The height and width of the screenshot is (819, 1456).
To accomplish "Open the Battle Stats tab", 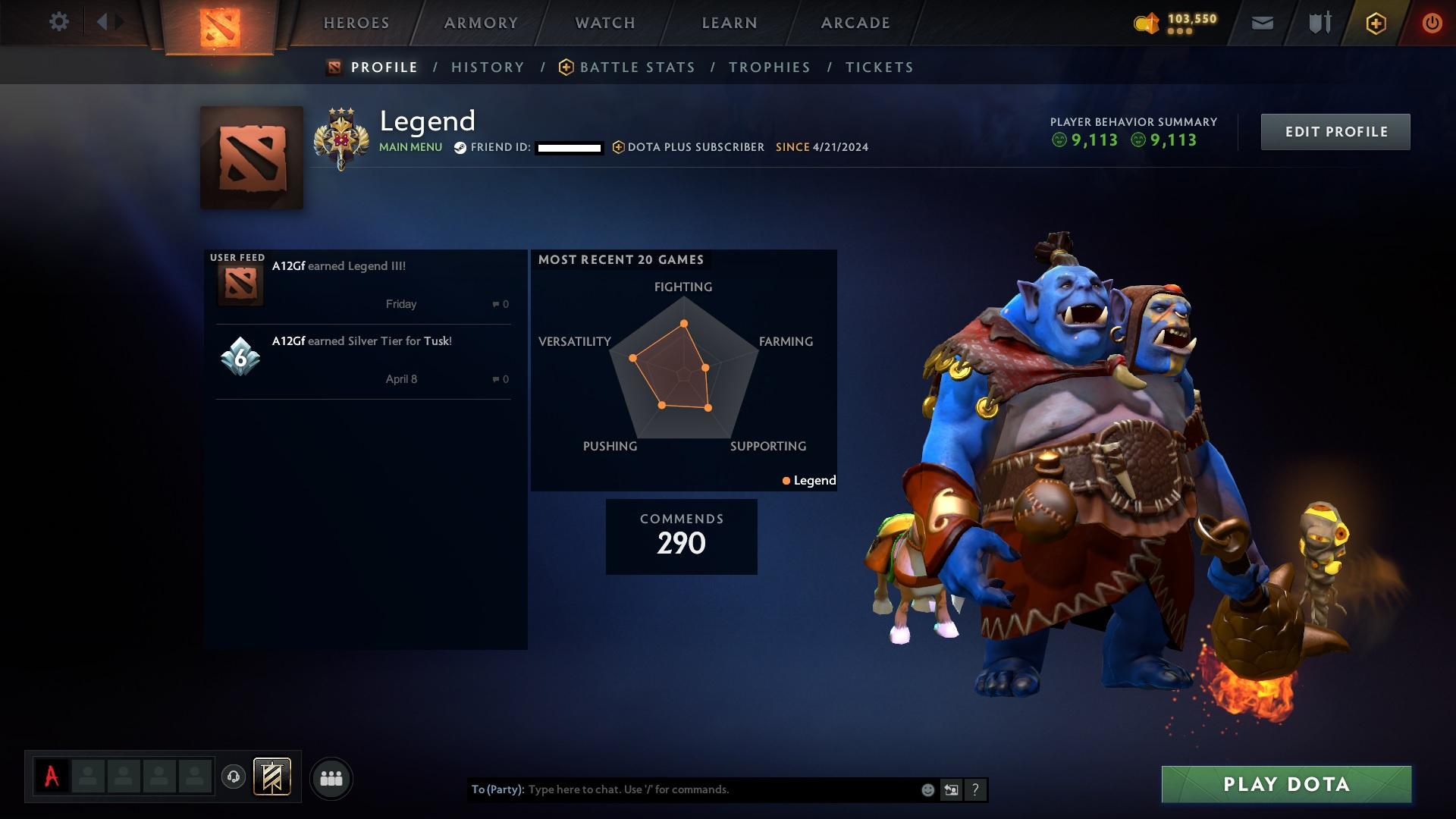I will tap(637, 67).
